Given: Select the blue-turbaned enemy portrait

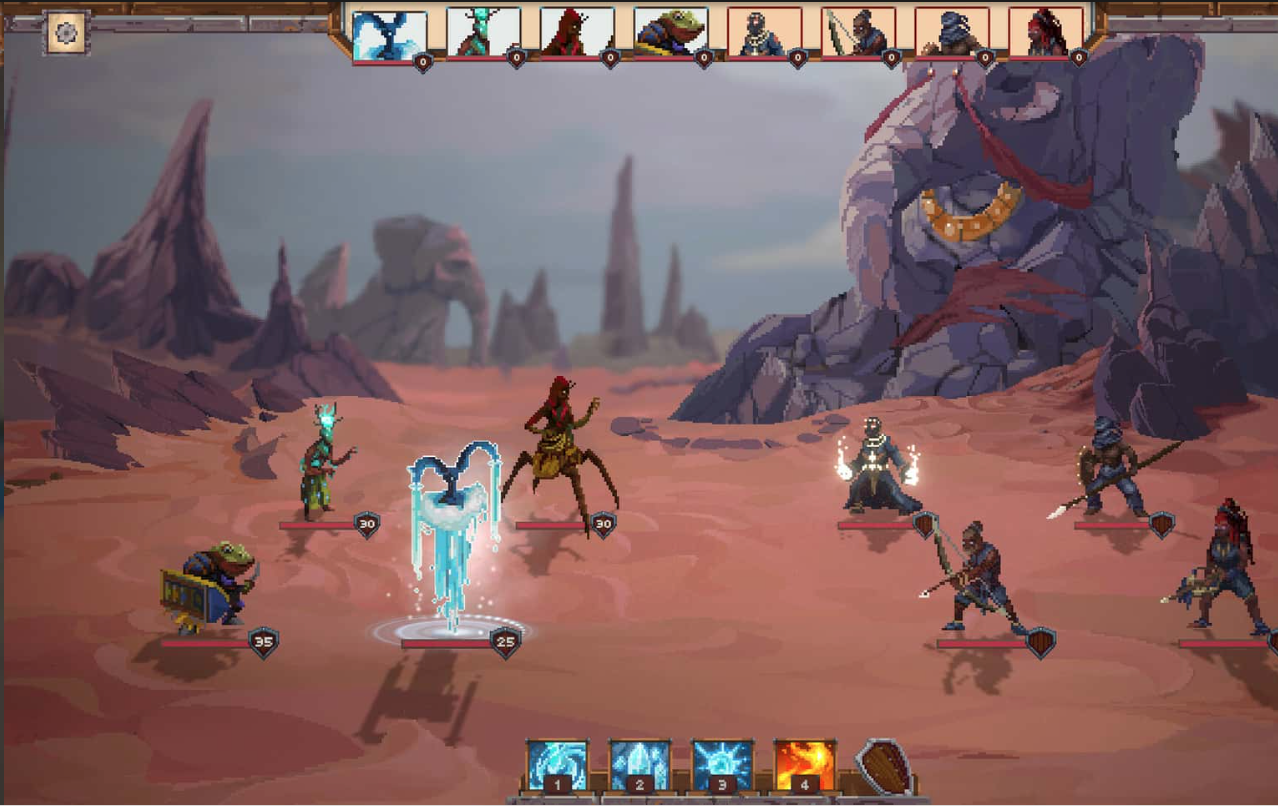Looking at the screenshot, I should tap(952, 33).
